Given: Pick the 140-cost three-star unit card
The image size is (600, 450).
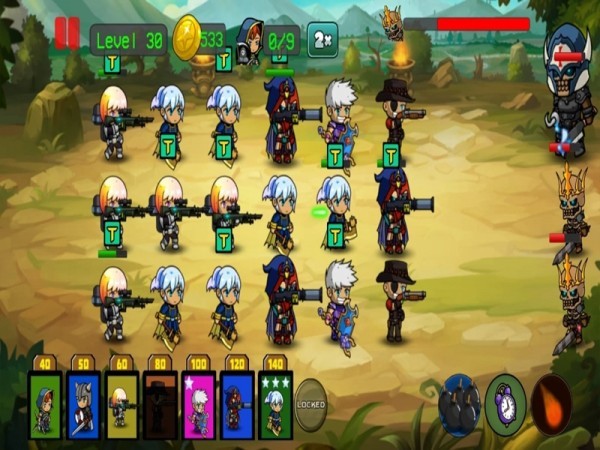Looking at the screenshot, I should click(275, 404).
